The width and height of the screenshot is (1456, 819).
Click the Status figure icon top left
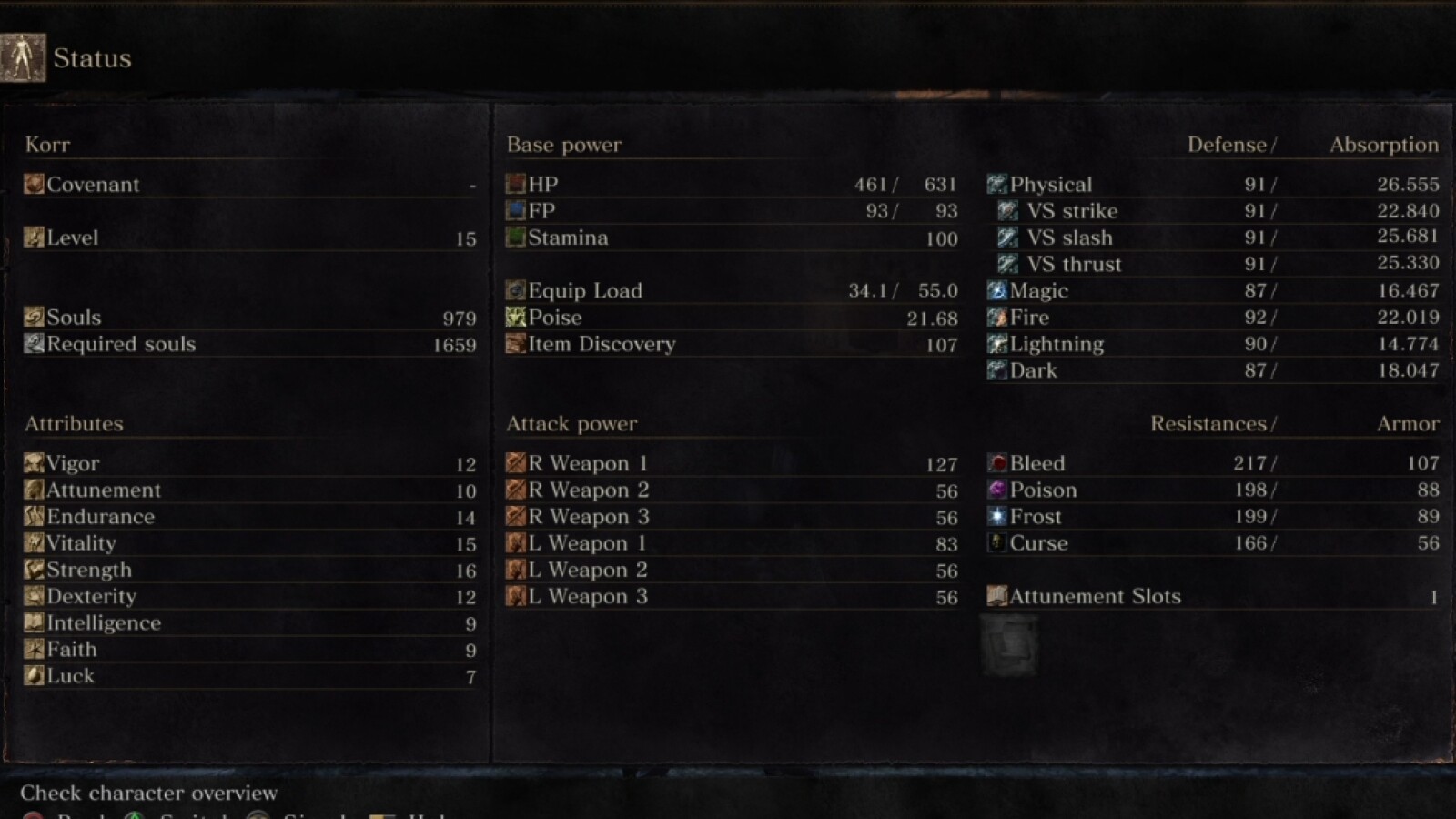pyautogui.click(x=23, y=56)
